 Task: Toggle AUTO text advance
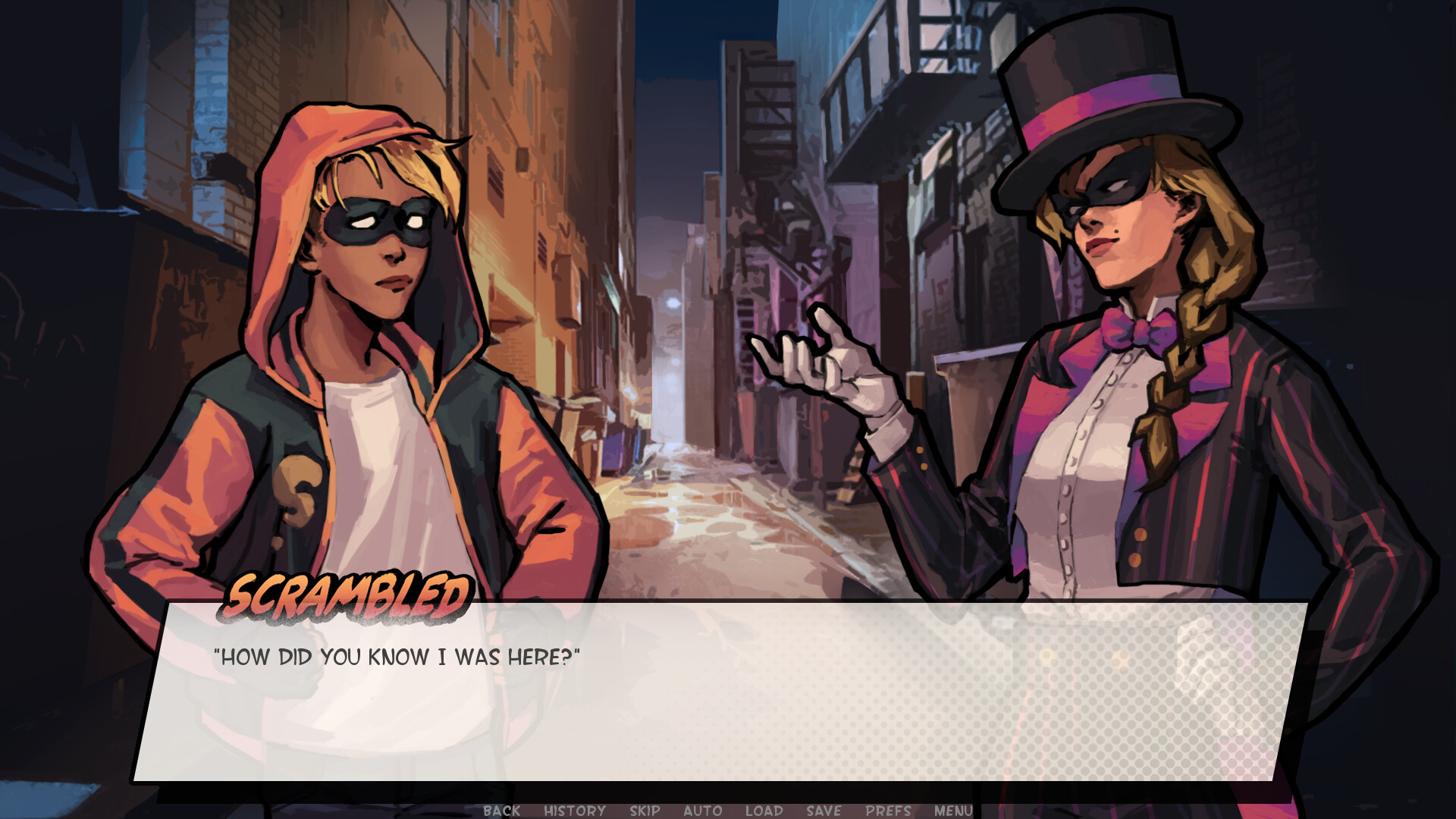(x=701, y=811)
